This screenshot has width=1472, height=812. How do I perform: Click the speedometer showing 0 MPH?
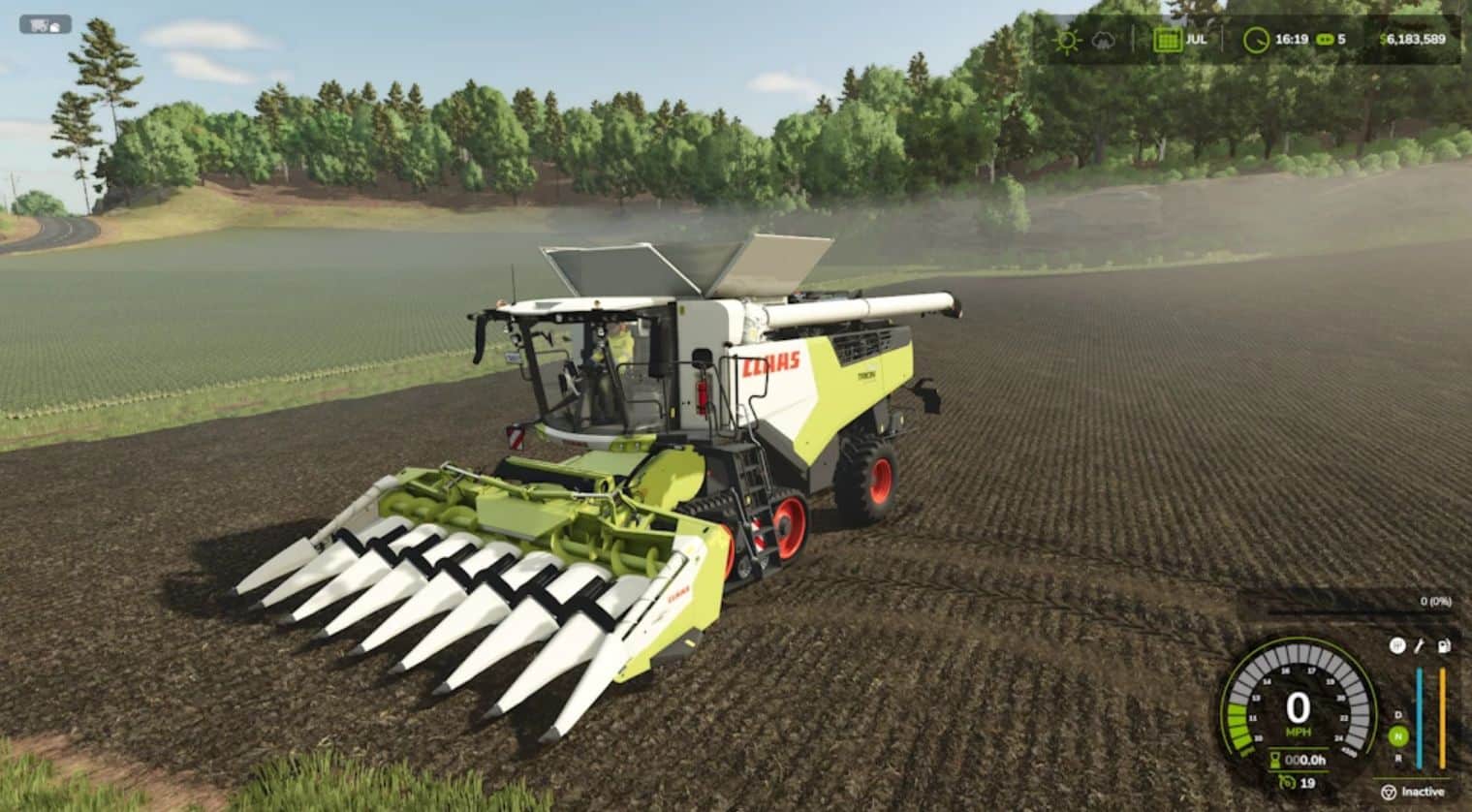1299,705
